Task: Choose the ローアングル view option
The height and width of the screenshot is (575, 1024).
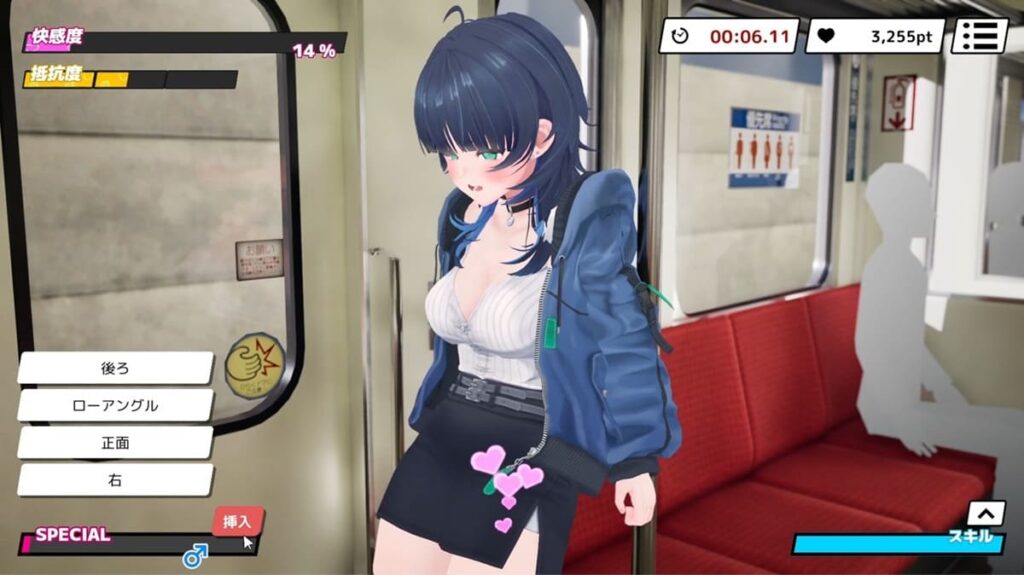Action: point(115,405)
